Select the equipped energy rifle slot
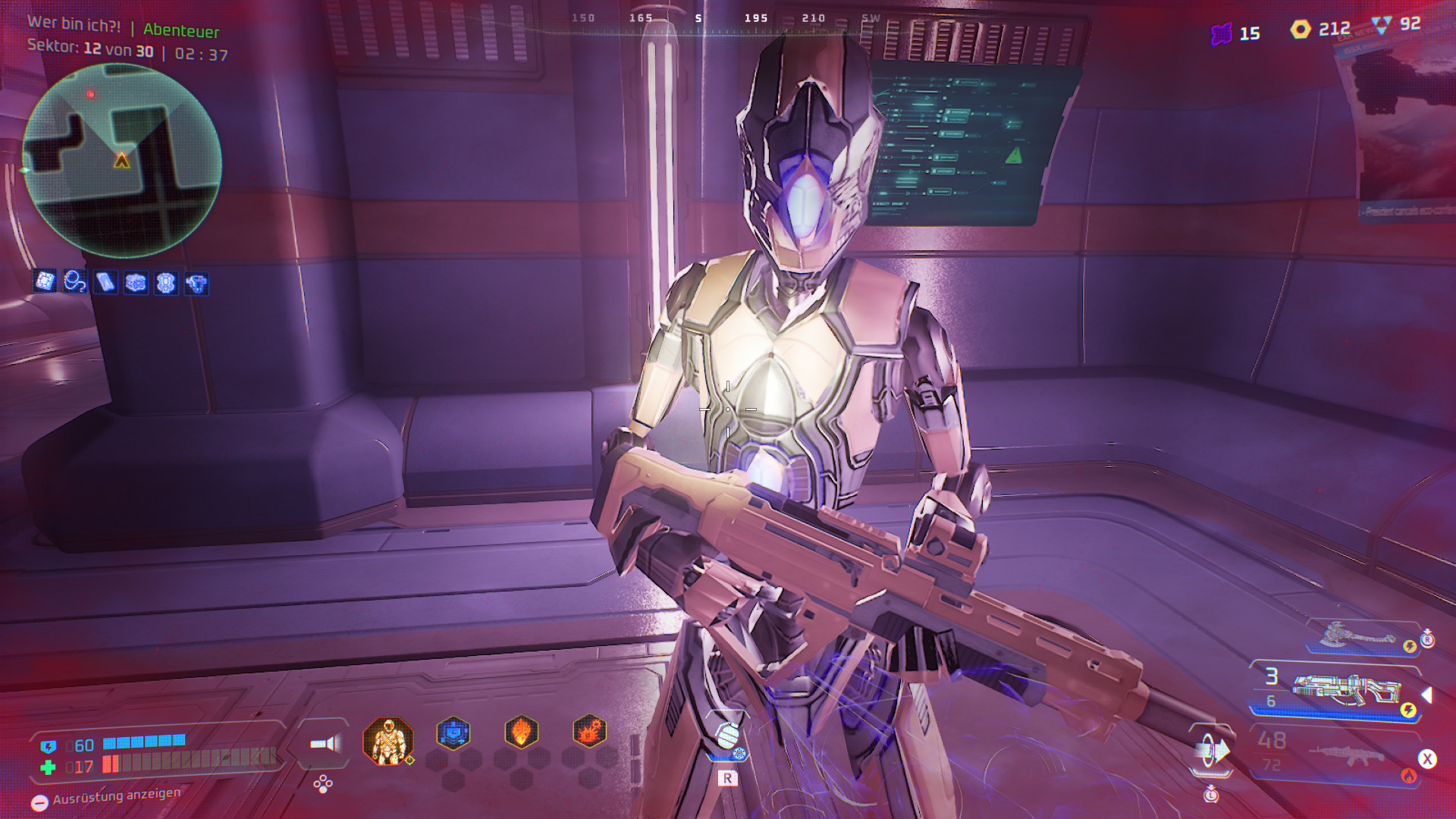 pos(1345,689)
